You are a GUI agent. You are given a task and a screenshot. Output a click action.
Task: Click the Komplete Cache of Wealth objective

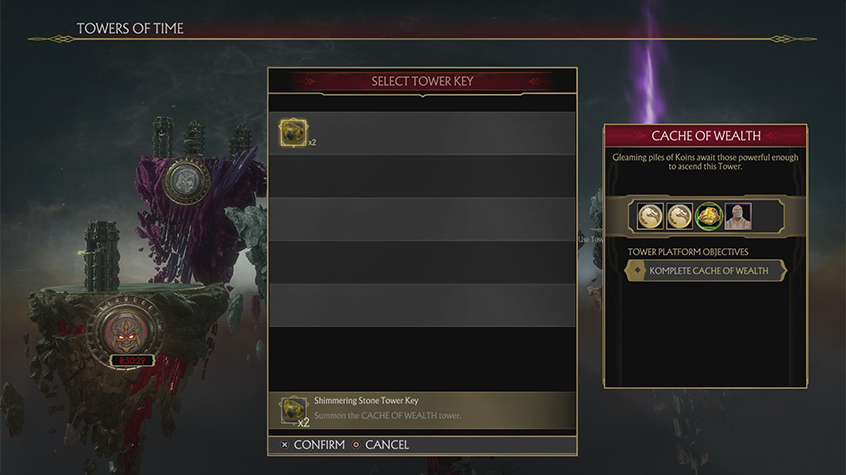tap(706, 271)
